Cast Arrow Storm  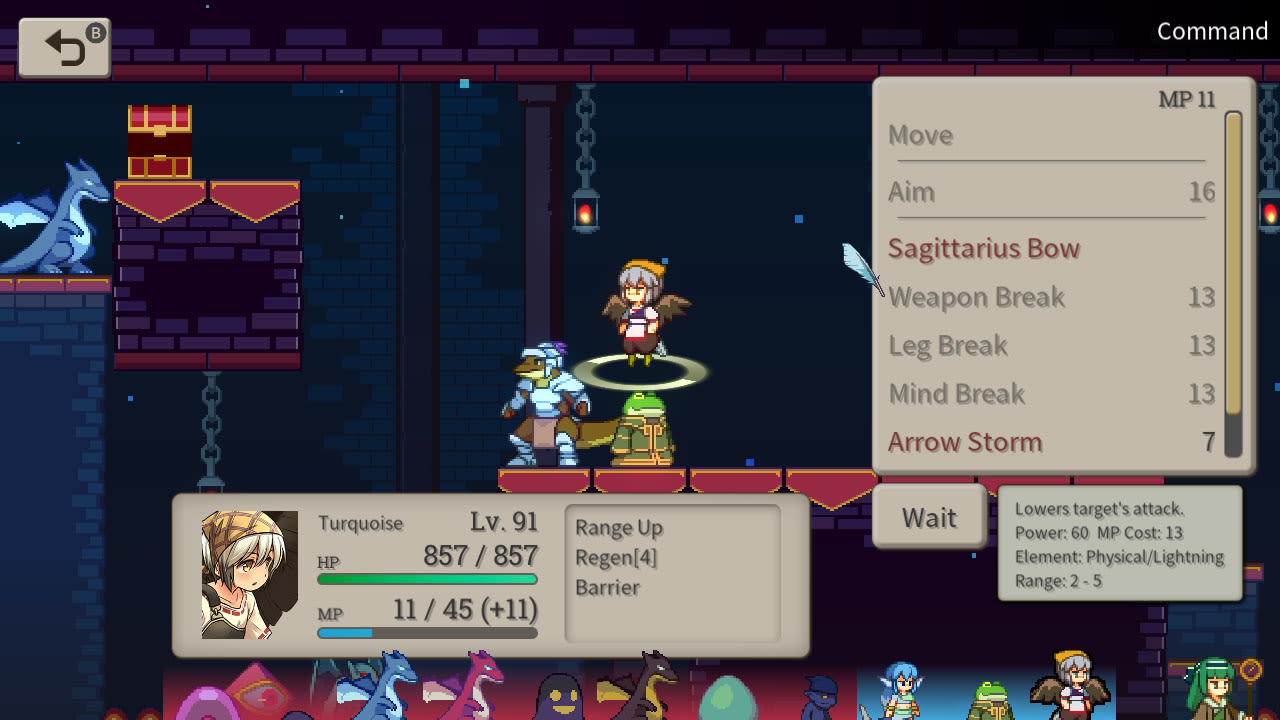pyautogui.click(x=965, y=442)
